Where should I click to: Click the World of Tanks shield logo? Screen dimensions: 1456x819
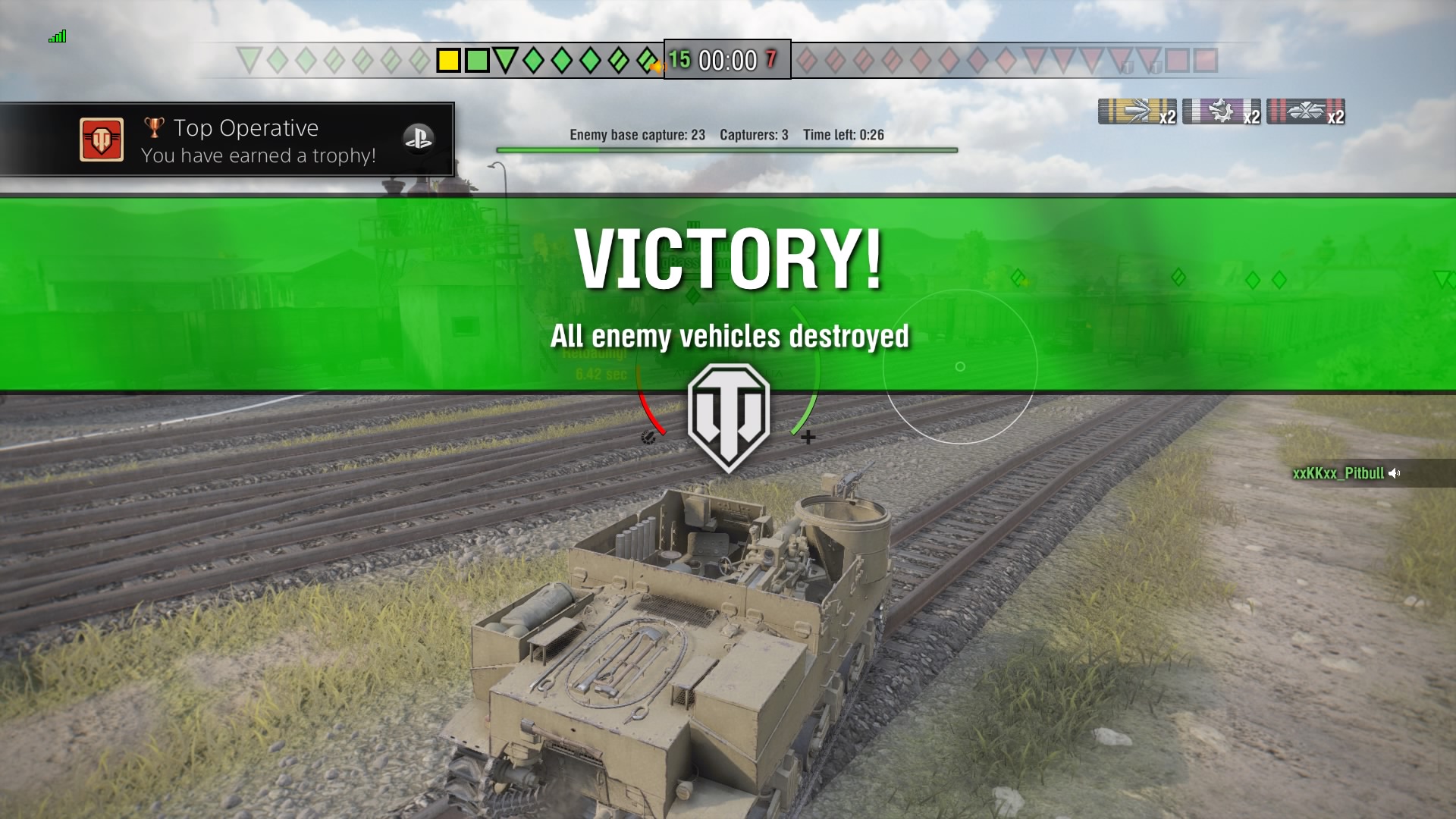click(x=728, y=415)
